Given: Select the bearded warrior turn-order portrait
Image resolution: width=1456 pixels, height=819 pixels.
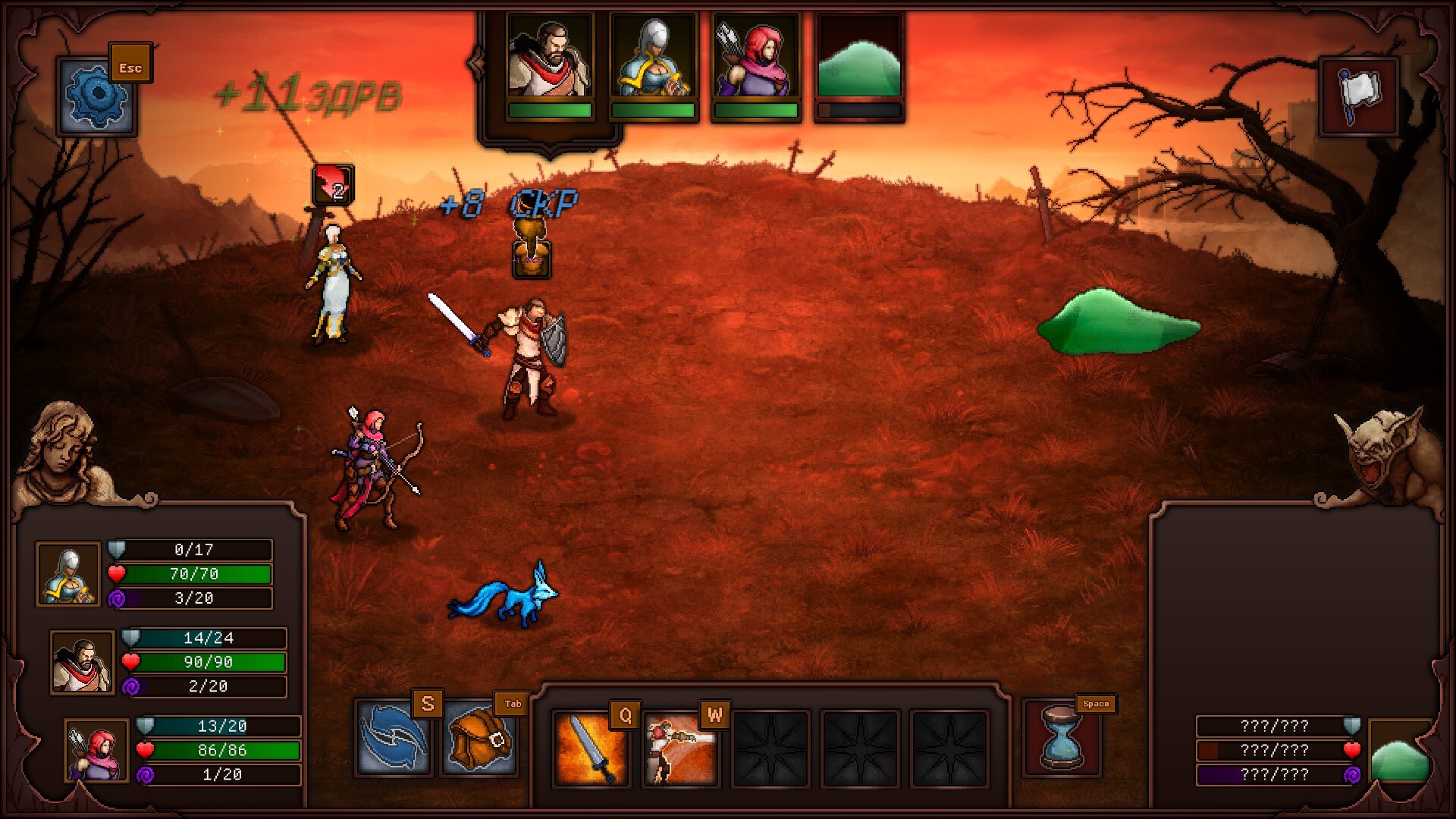Looking at the screenshot, I should 550,58.
